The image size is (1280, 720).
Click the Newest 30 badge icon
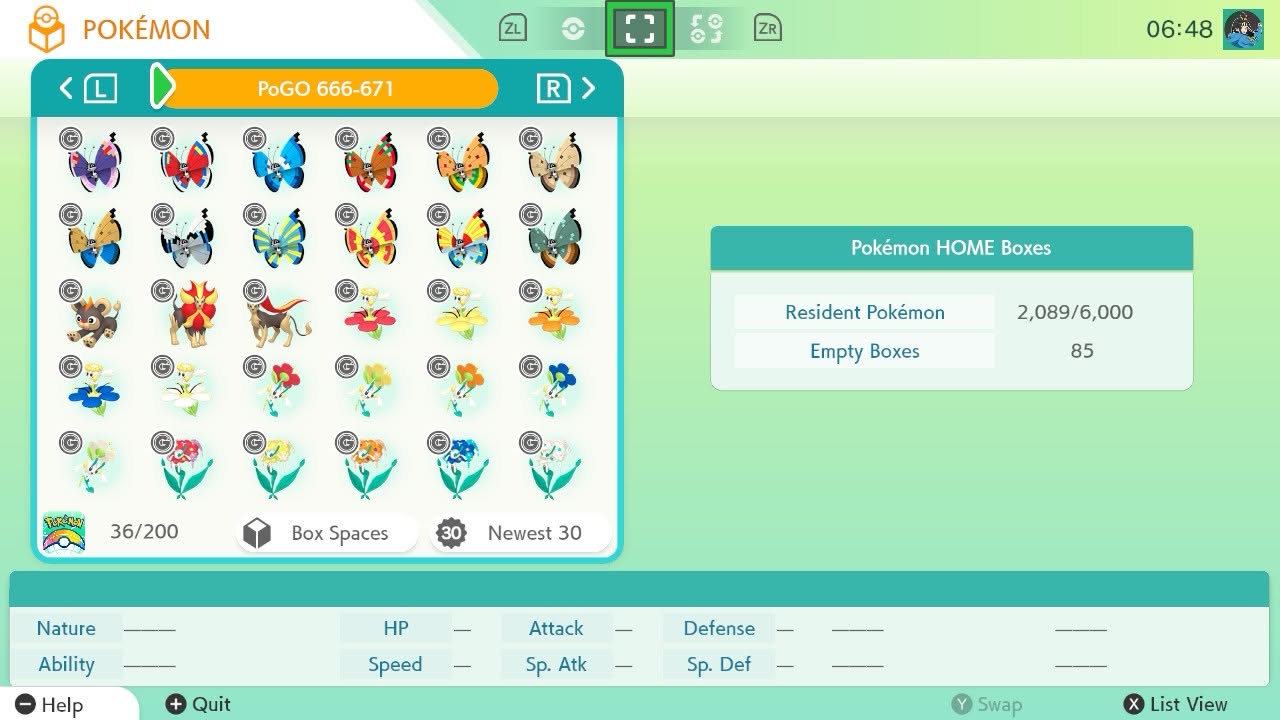452,533
